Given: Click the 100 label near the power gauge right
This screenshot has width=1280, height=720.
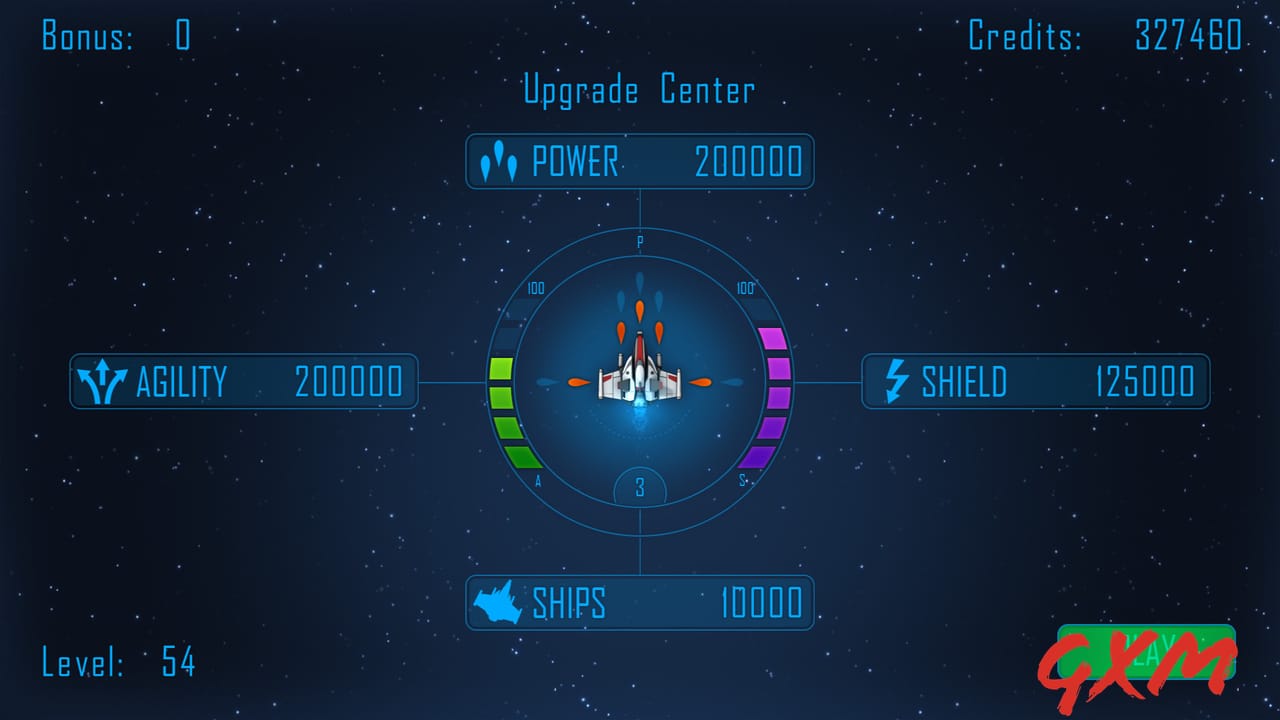Looking at the screenshot, I should pyautogui.click(x=744, y=289).
